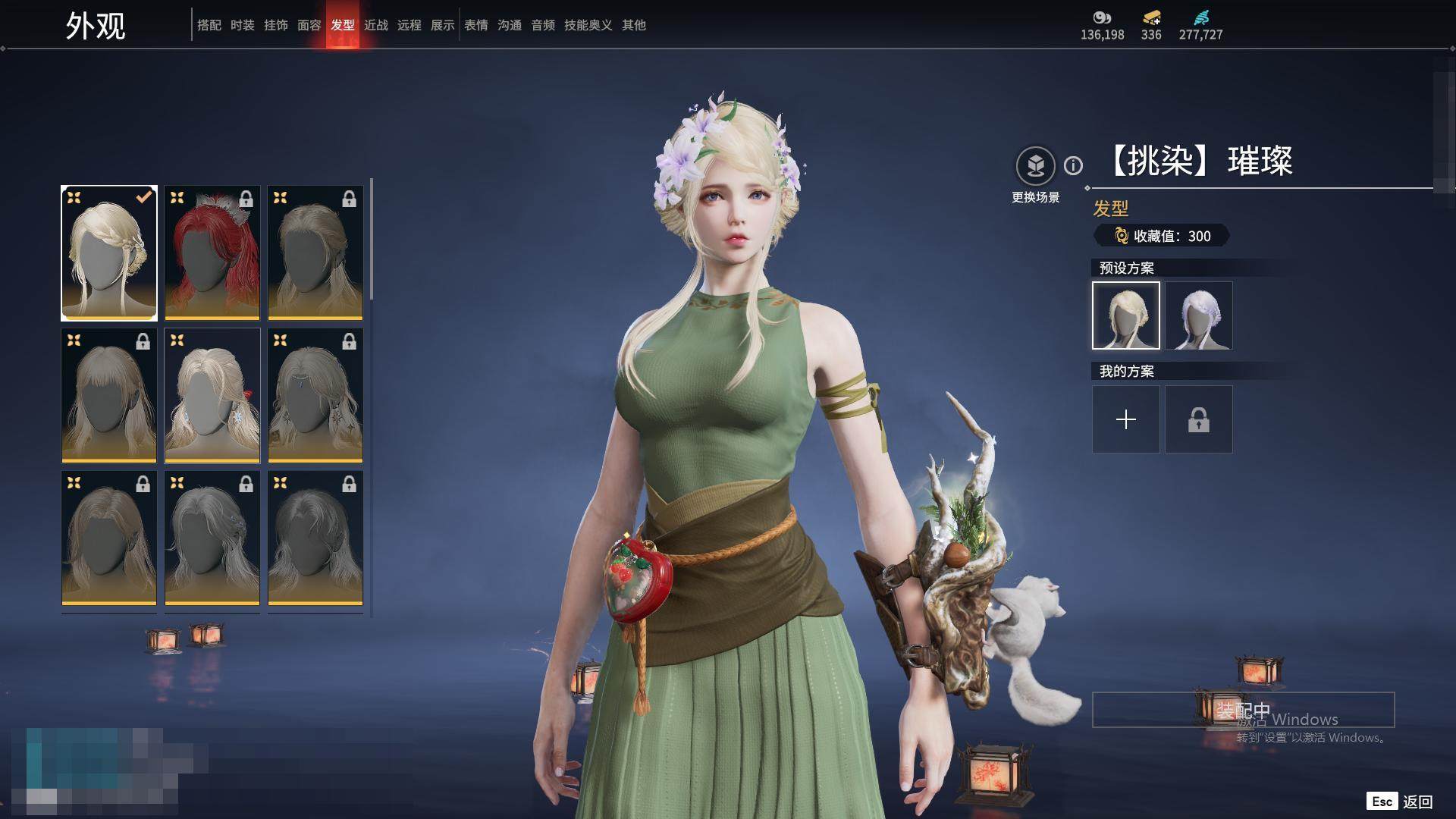The width and height of the screenshot is (1456, 819).
Task: Select the hairstyle with red ribbon ornament
Action: 212,395
